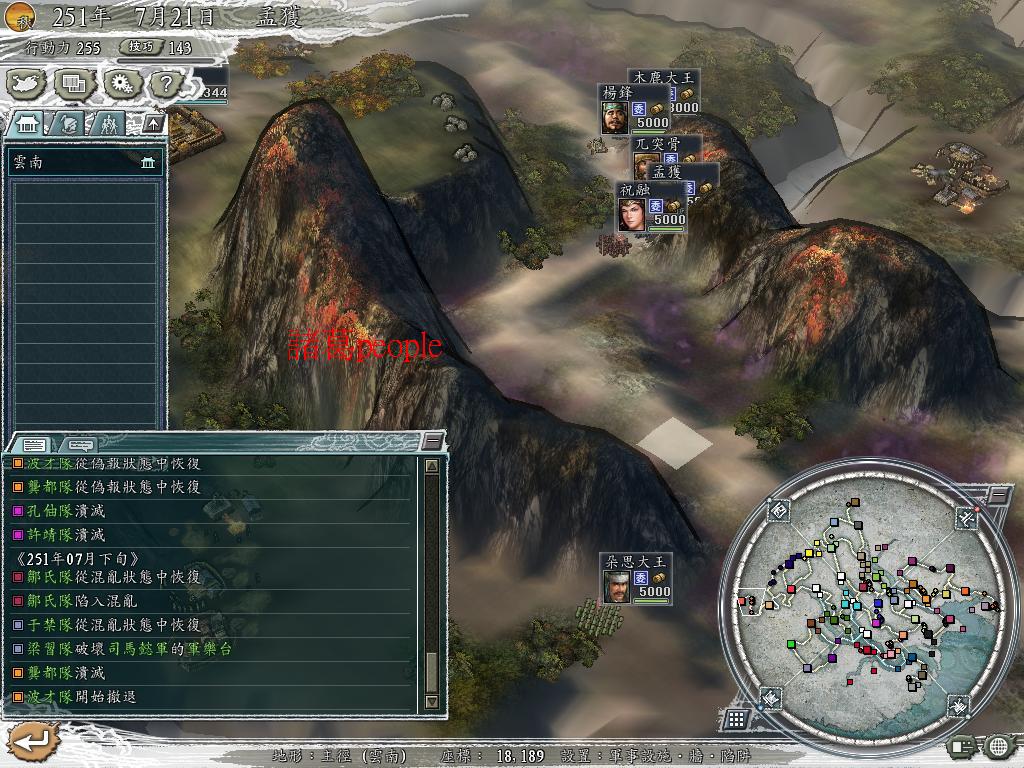1024x768 pixels.
Task: Open the China map overview button
Action: pos(27,84)
